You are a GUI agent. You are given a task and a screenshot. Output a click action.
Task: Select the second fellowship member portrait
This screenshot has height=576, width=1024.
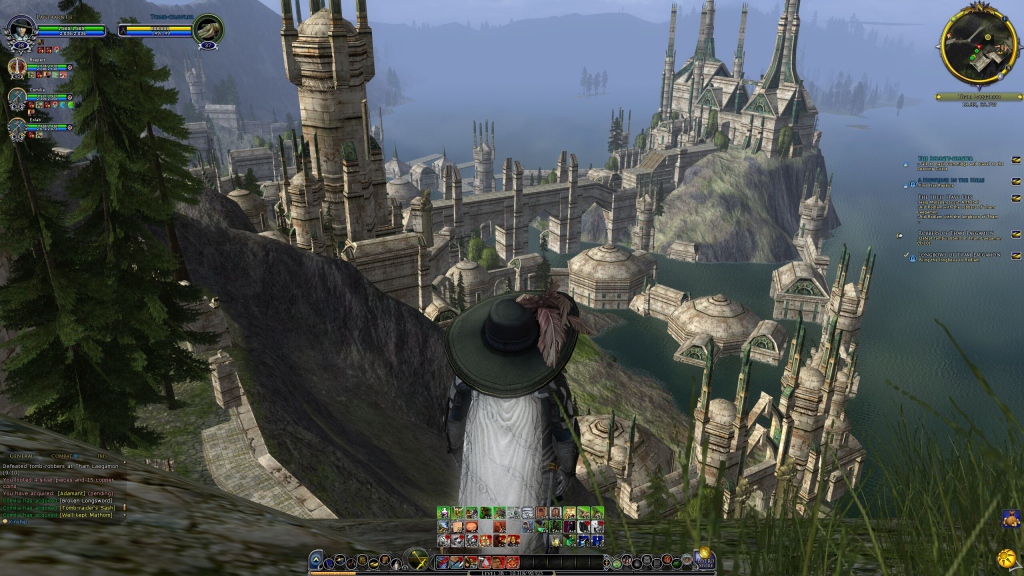tap(17, 97)
